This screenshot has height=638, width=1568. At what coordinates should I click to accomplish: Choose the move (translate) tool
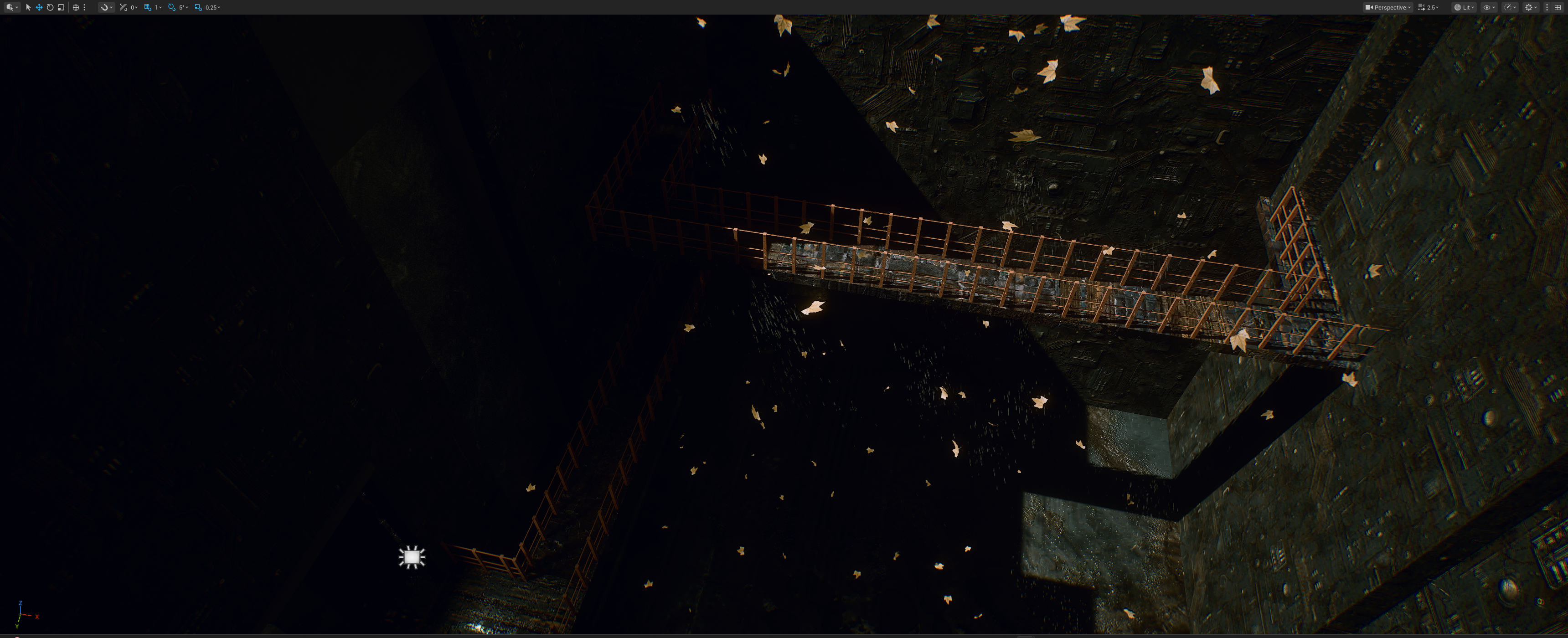click(39, 7)
